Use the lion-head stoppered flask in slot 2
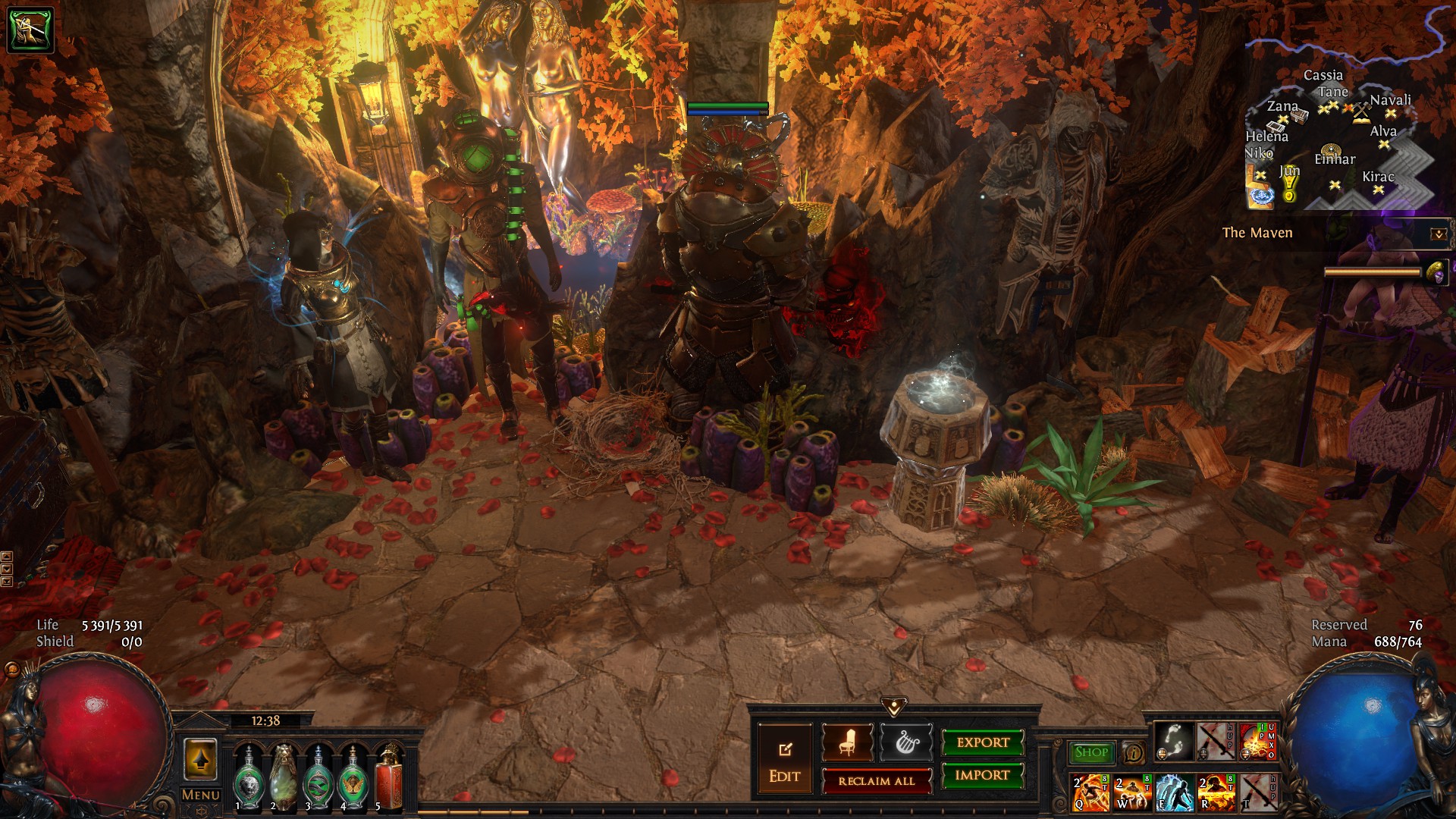This screenshot has height=819, width=1456. pos(283,777)
